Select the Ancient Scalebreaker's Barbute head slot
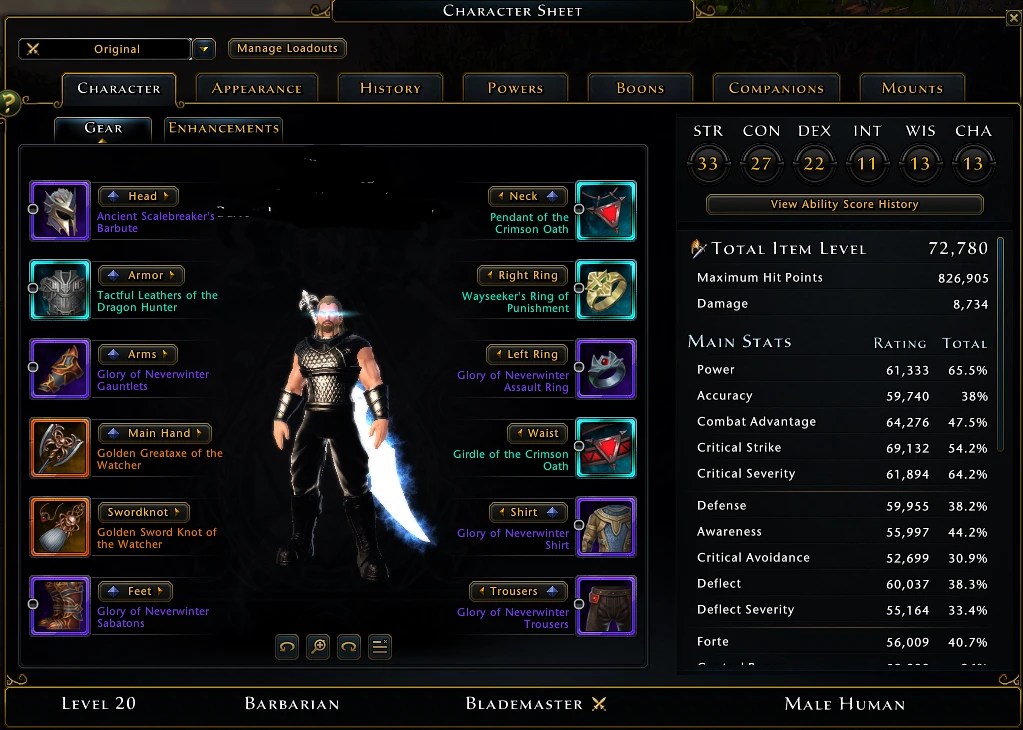Viewport: 1023px width, 730px height. tap(60, 211)
